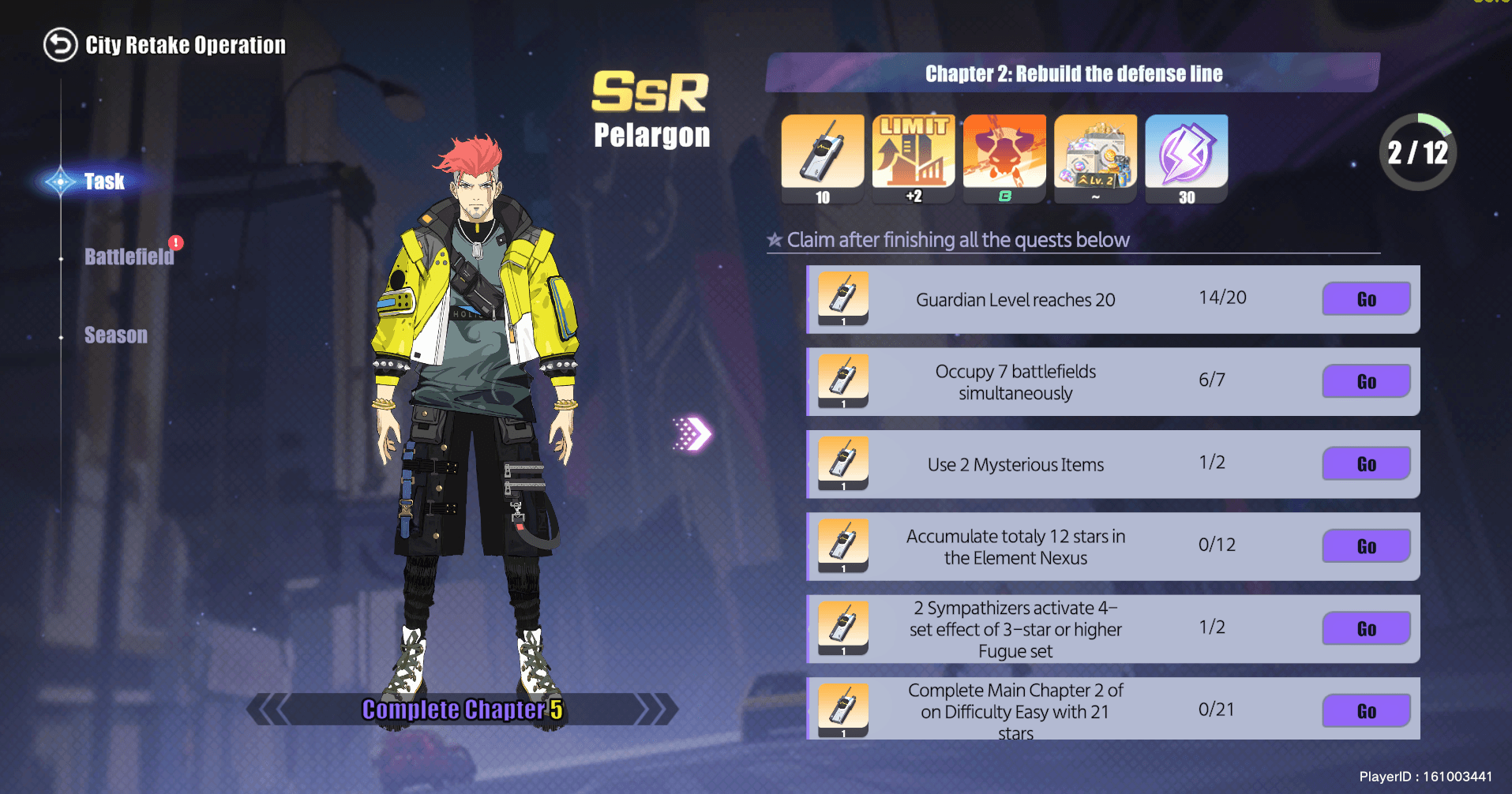Click Go for Element Nexus stars quest
Screen dimensions: 1512x794
pos(1365,546)
